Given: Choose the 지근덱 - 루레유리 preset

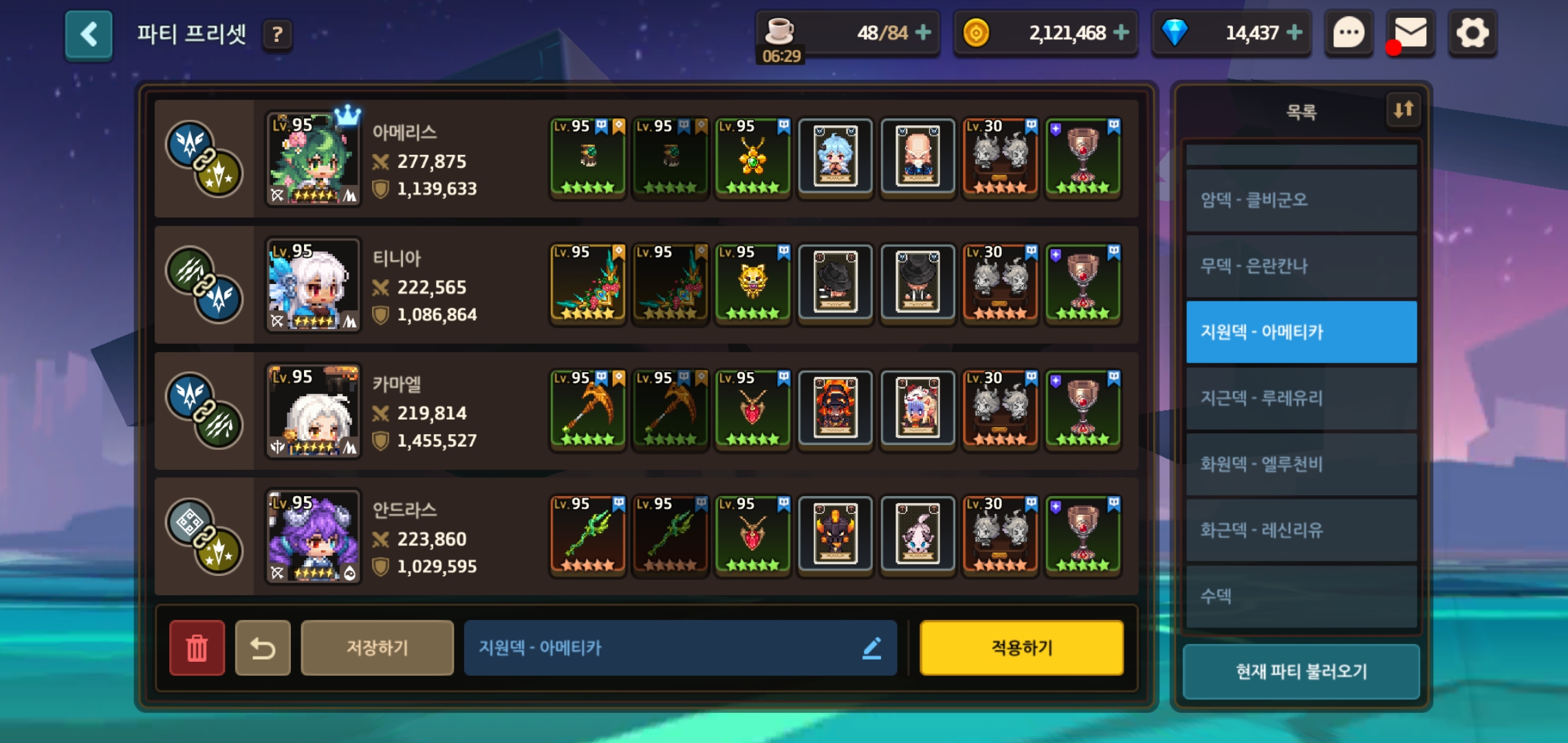Looking at the screenshot, I should 1301,398.
